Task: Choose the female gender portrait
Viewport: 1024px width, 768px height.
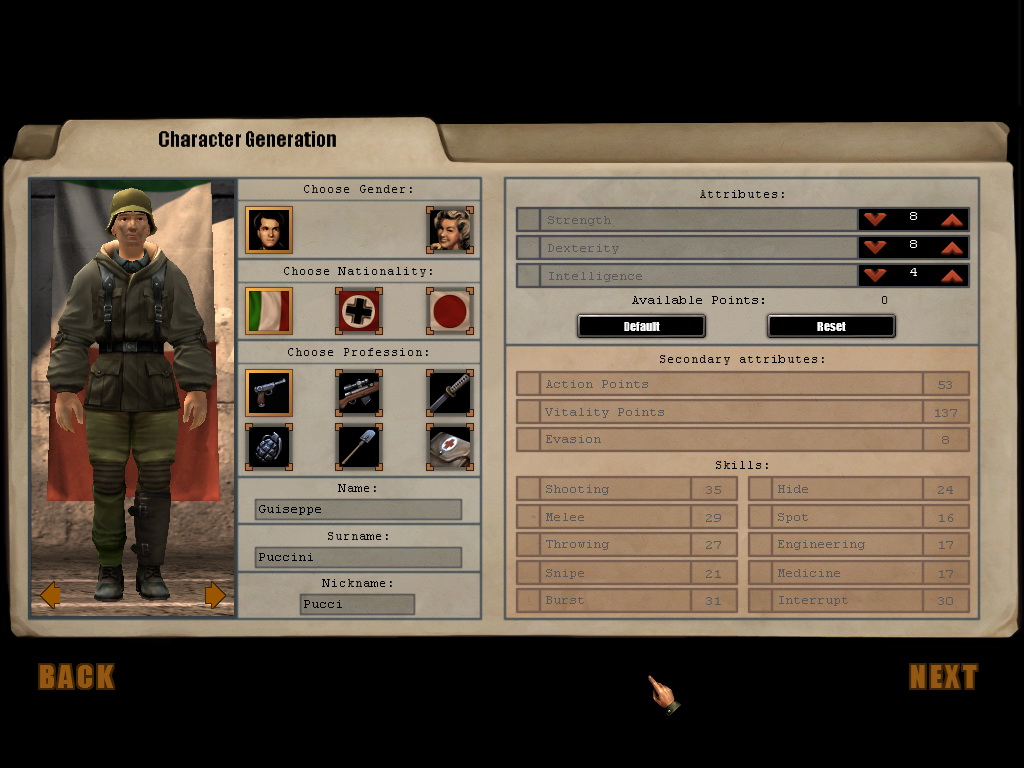Action: (x=449, y=230)
